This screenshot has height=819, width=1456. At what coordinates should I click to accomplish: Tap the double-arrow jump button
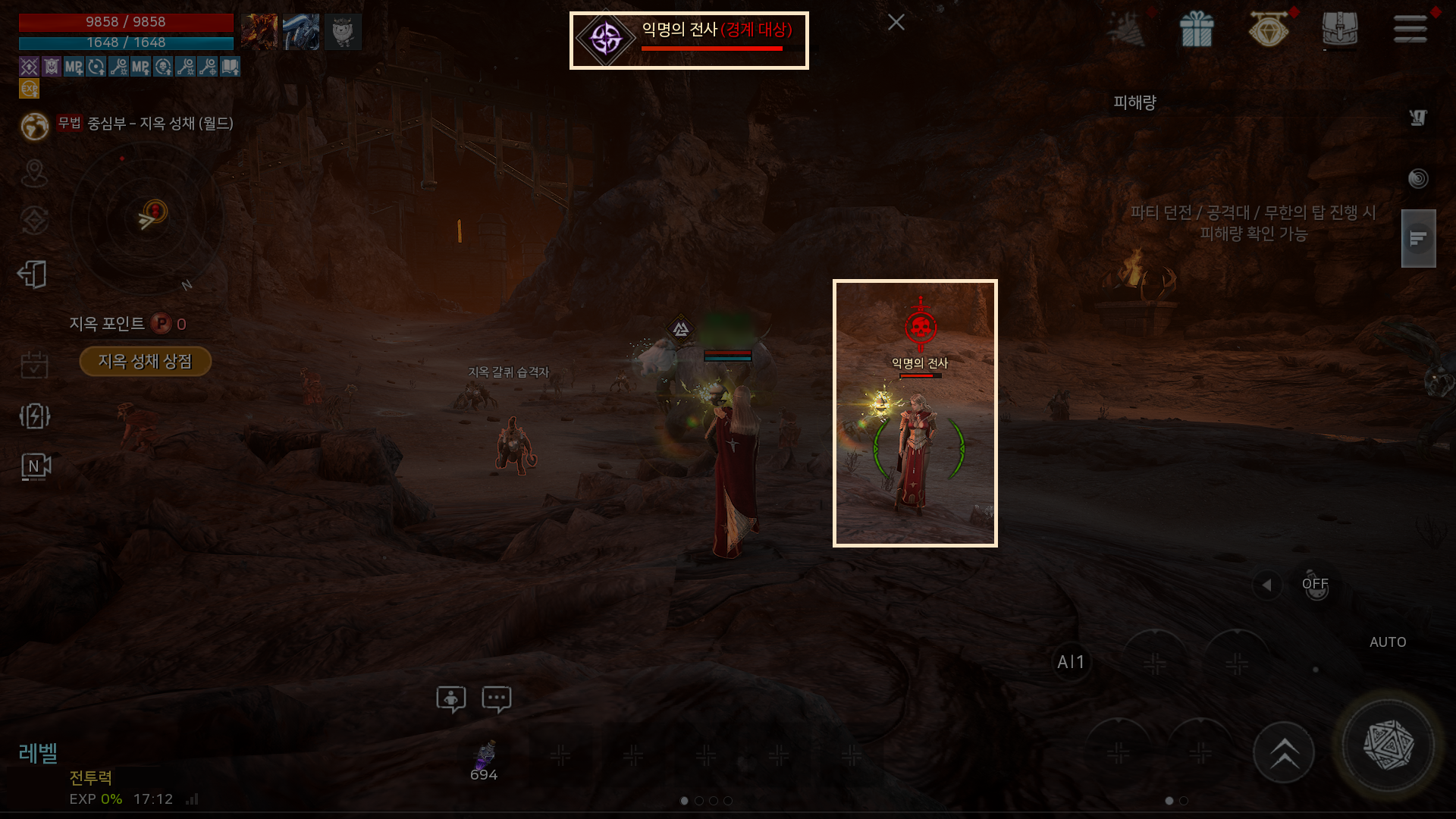point(1284,753)
